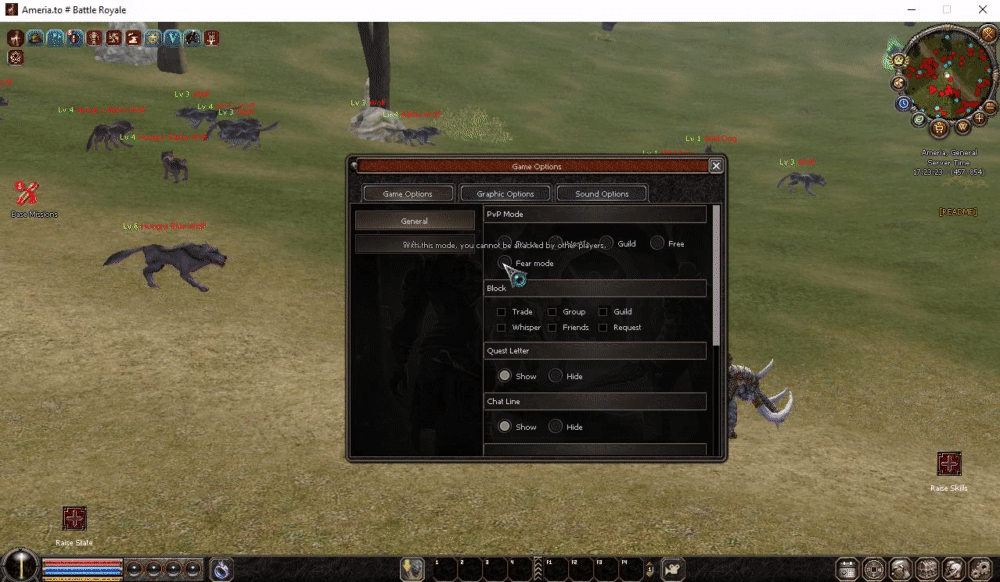Select the Fear mode PvP option

(505, 263)
